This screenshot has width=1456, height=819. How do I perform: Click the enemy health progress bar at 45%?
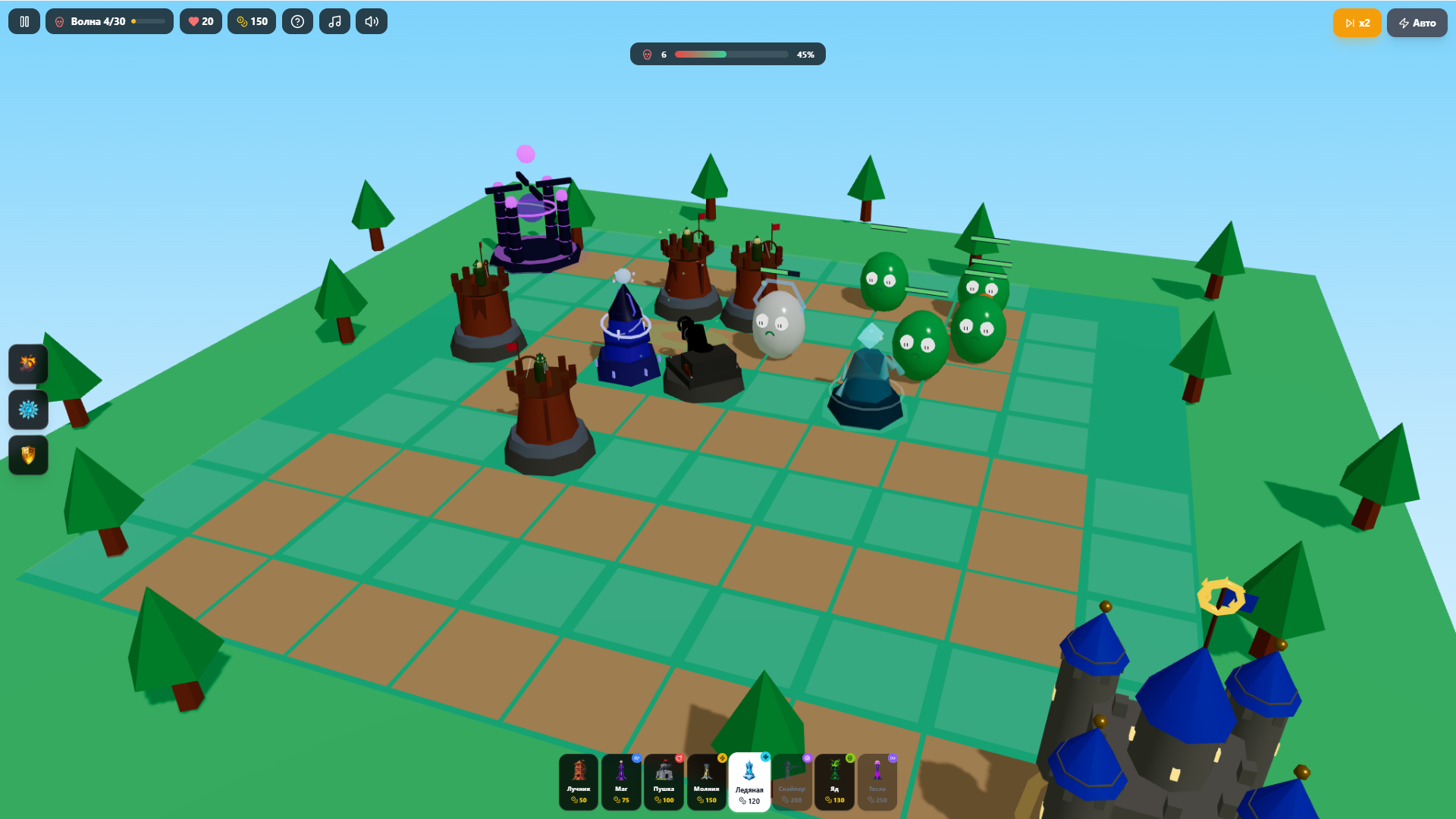pos(728,54)
